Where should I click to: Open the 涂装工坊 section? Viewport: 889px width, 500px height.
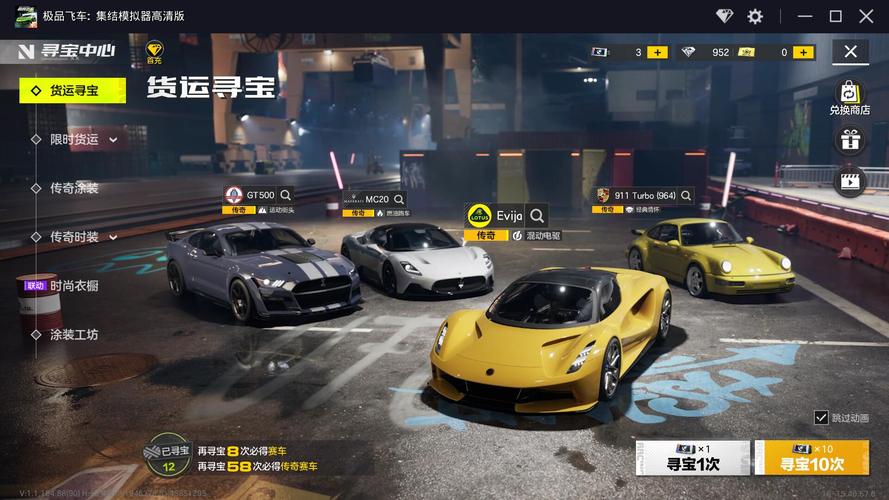click(74, 335)
